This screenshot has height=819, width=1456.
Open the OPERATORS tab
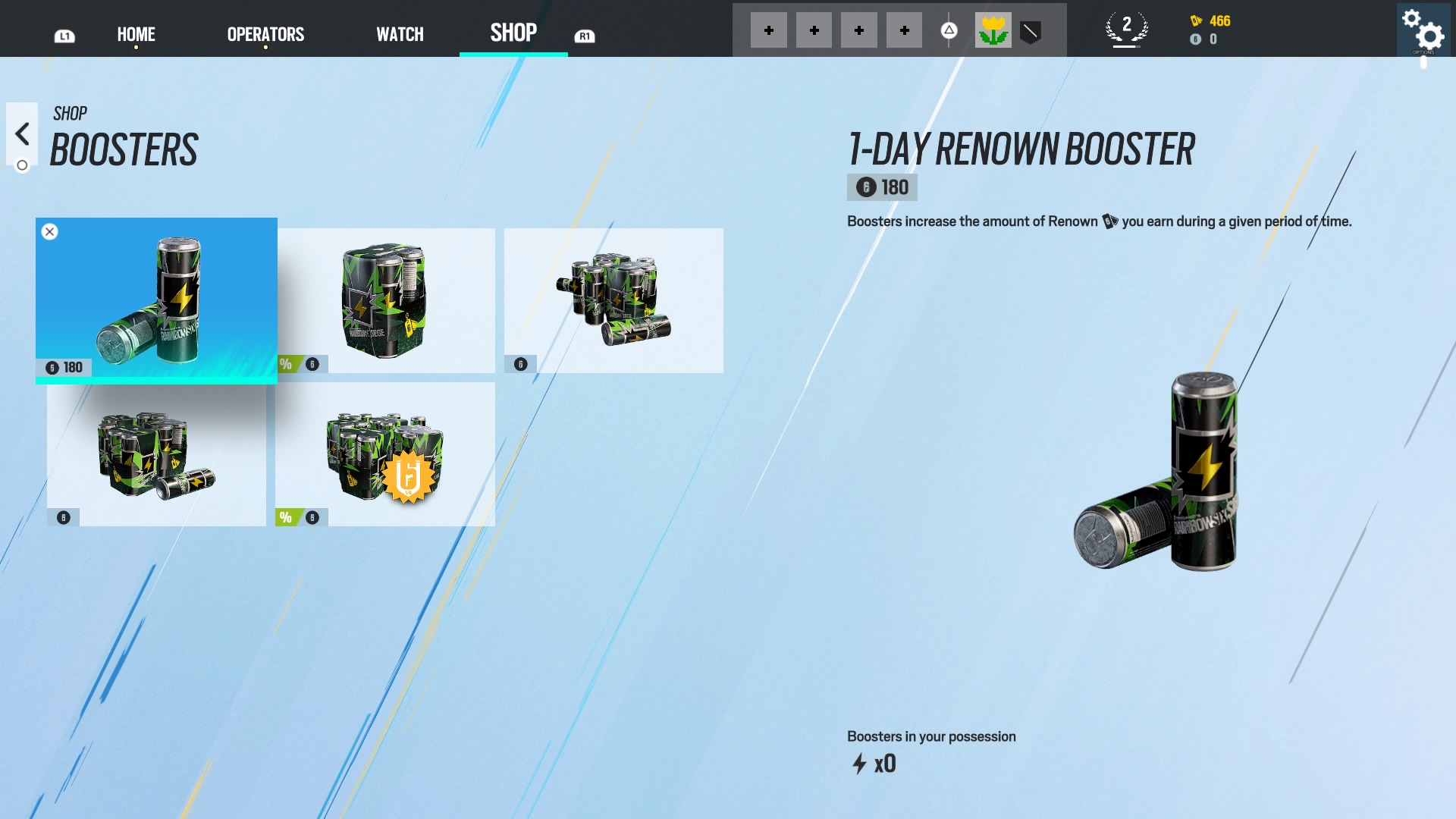pos(265,34)
